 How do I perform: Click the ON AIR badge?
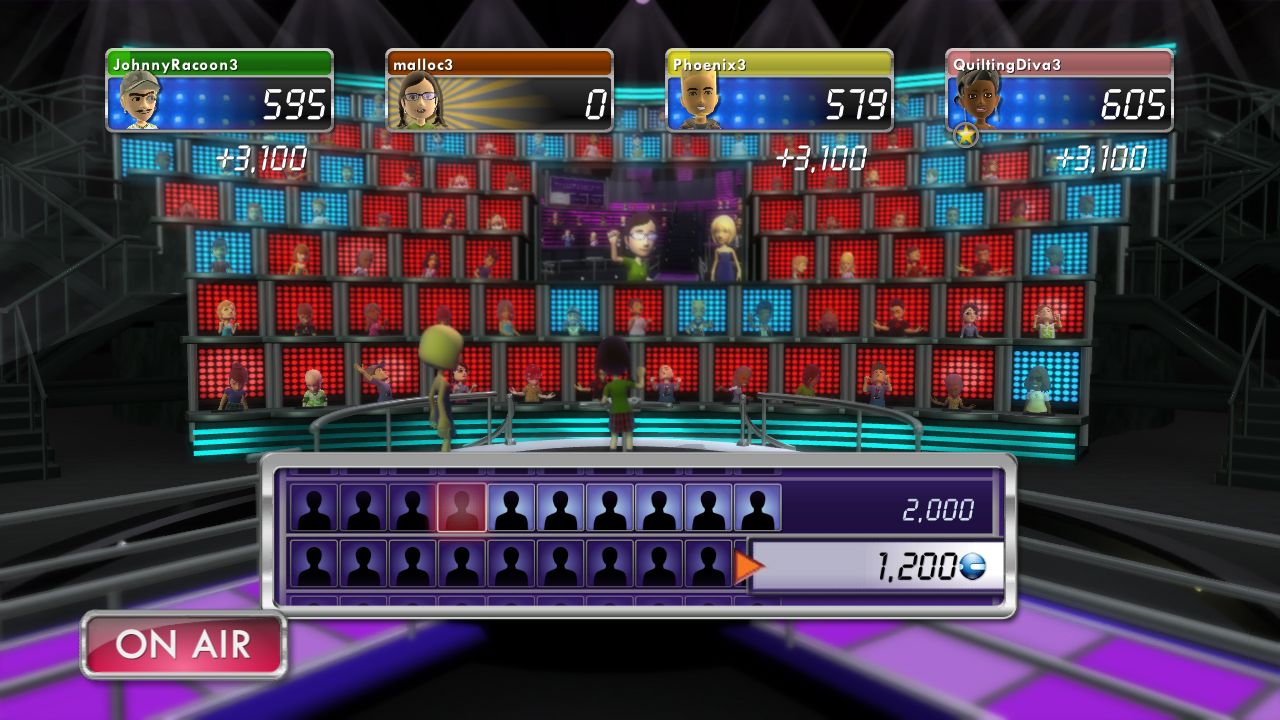[x=184, y=645]
